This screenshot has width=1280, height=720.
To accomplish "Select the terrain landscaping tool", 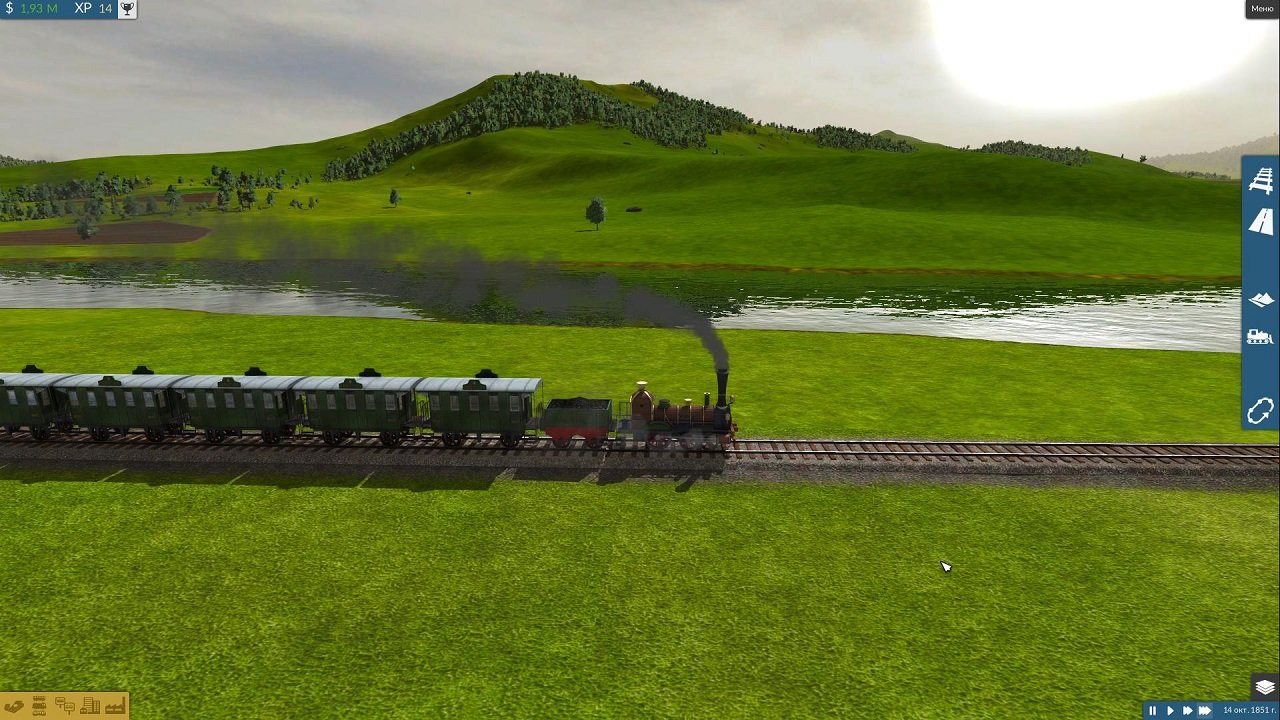I will tap(1260, 297).
